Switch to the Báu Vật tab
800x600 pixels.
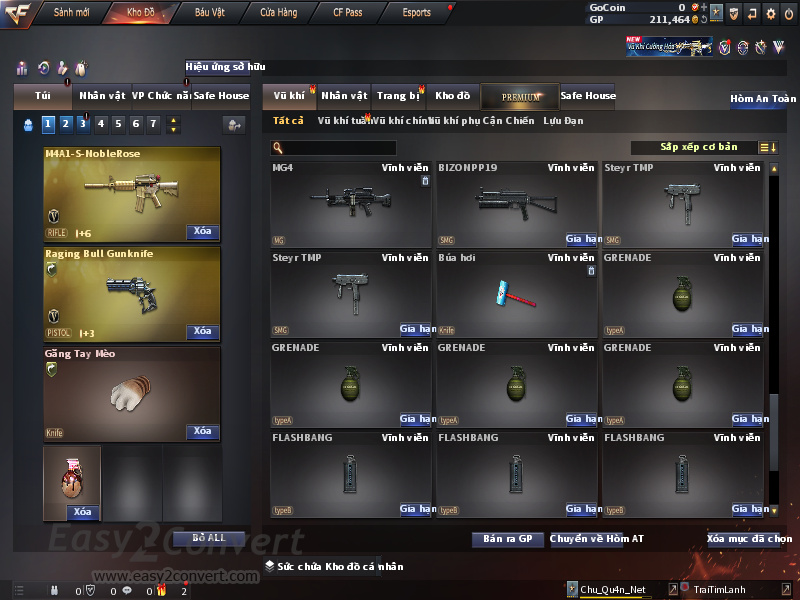coord(209,13)
